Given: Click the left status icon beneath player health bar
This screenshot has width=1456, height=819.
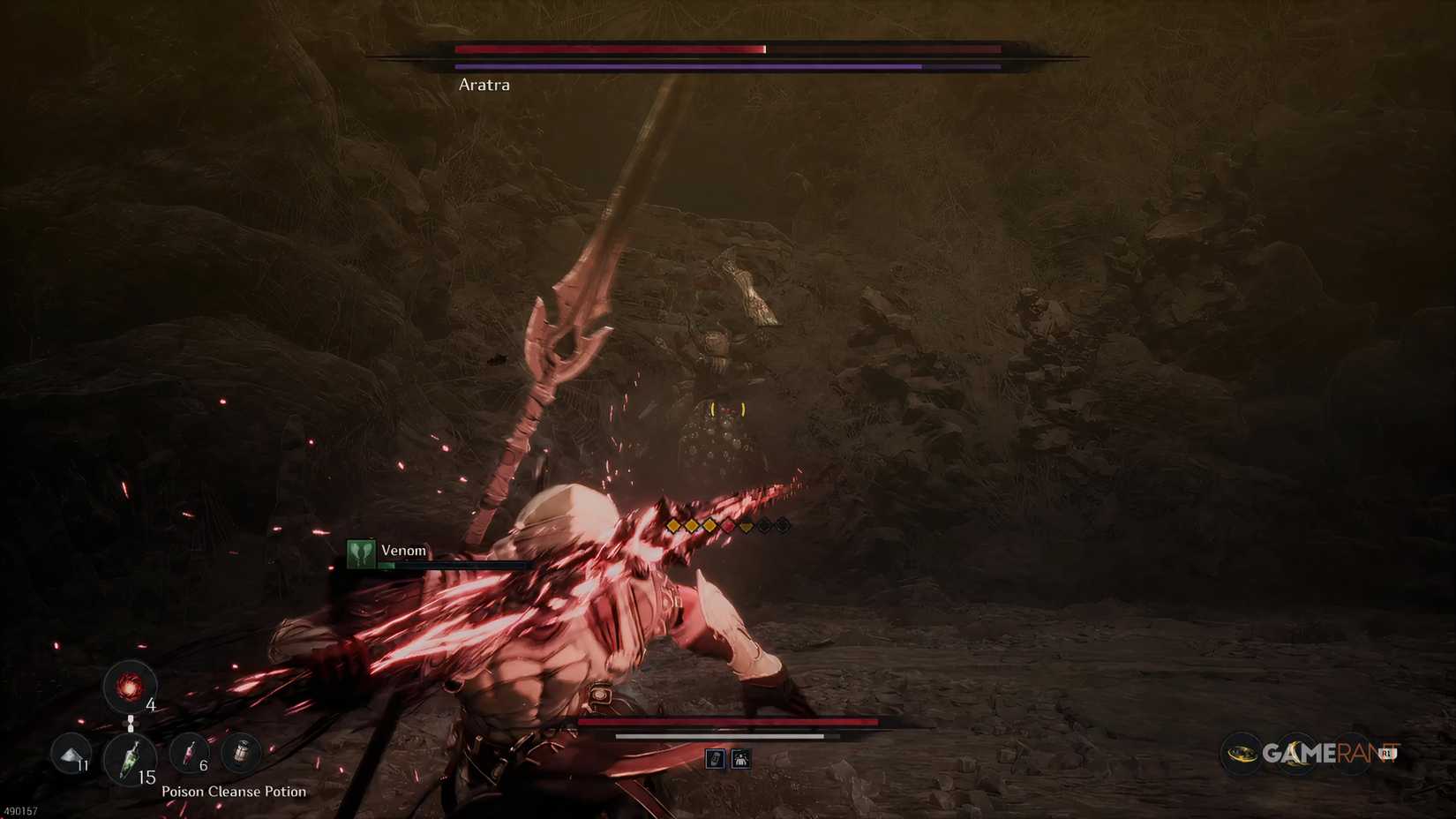Looking at the screenshot, I should click(717, 758).
